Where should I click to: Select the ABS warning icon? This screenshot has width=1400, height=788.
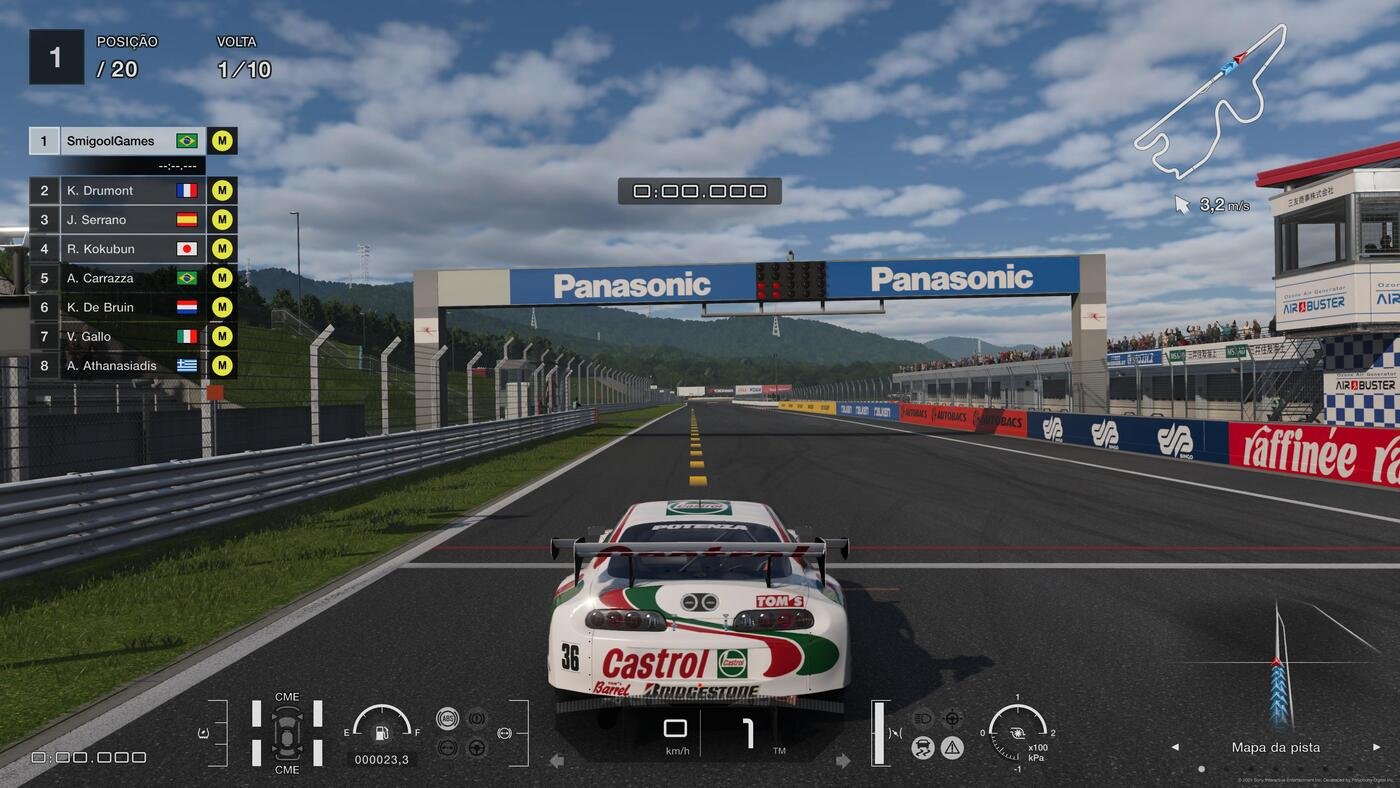pyautogui.click(x=448, y=718)
